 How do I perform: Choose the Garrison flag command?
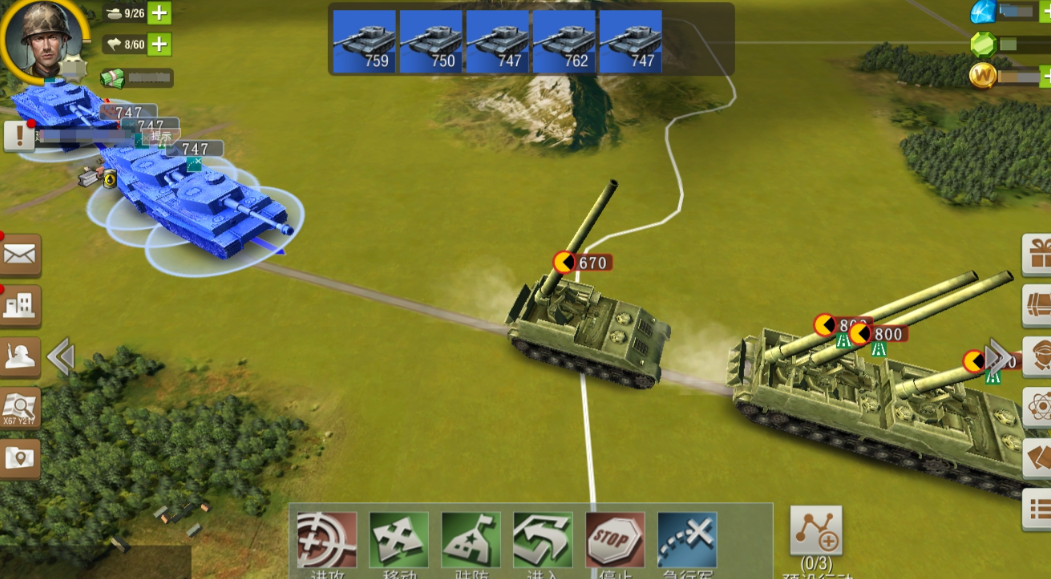[x=471, y=542]
